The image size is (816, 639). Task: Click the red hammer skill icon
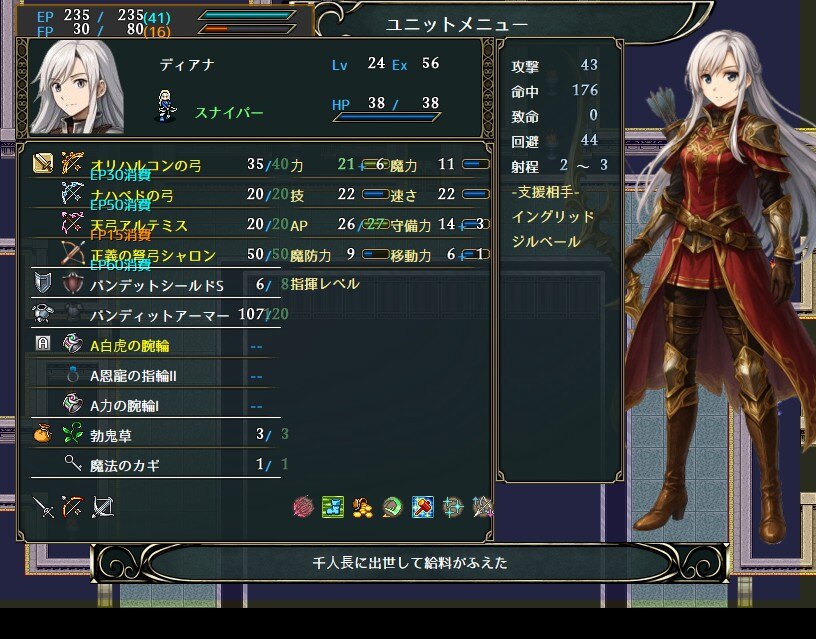[x=423, y=507]
